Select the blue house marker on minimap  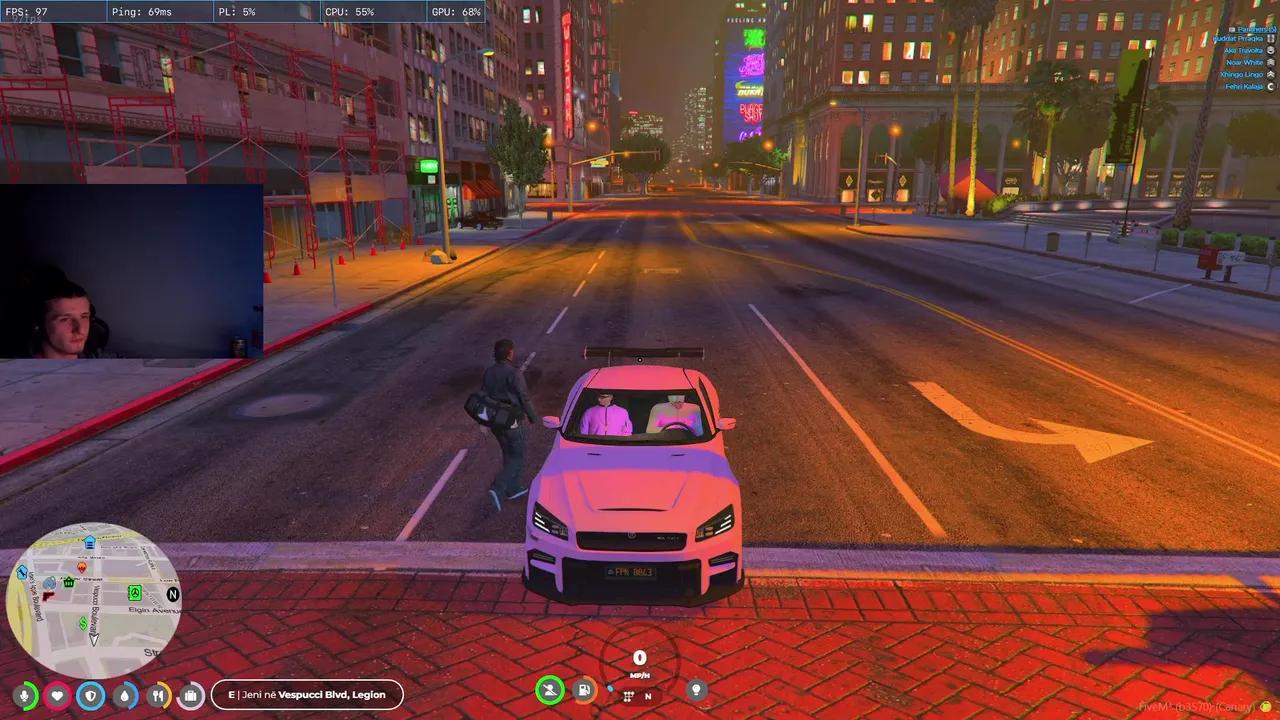90,542
